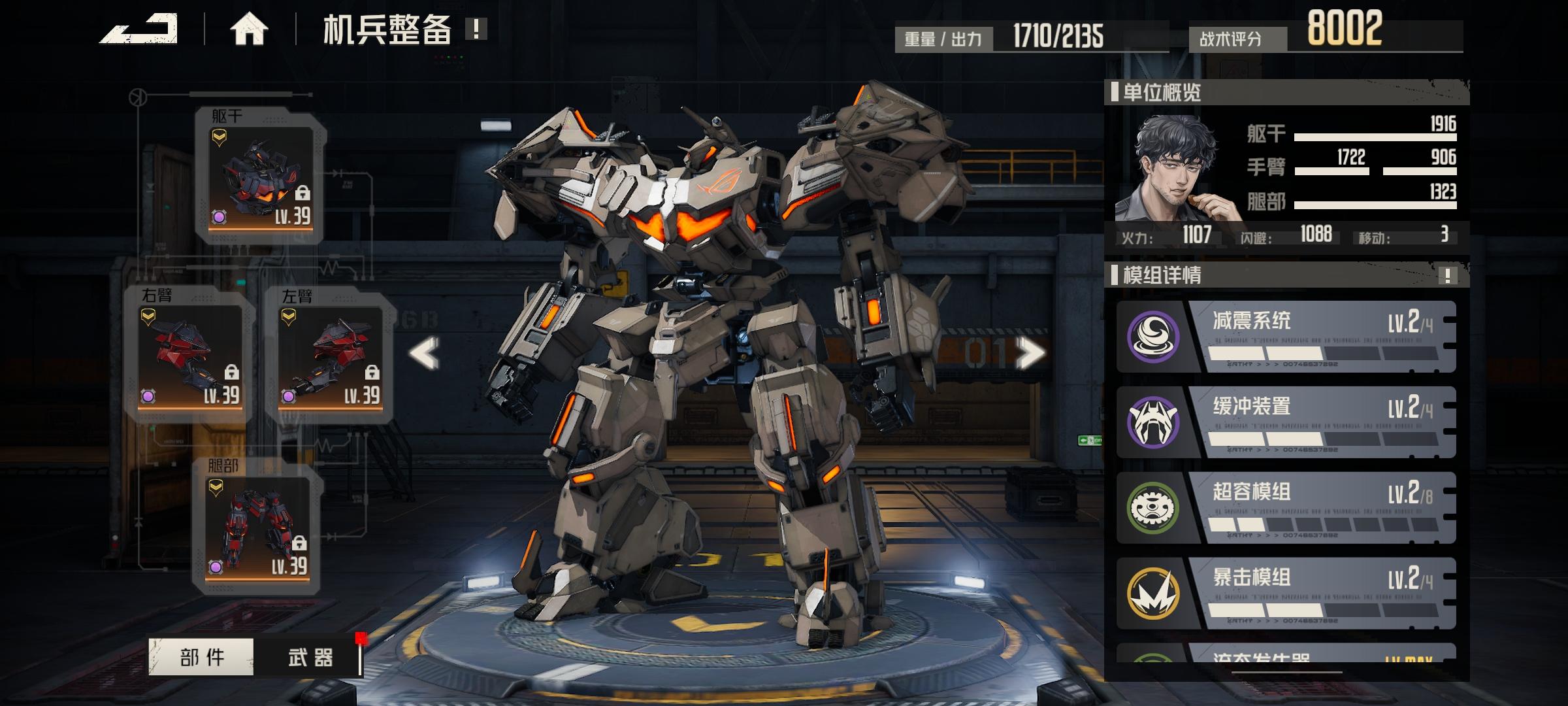This screenshot has width=1568, height=706.
Task: Show info for 机兵整备 title
Action: (x=476, y=29)
